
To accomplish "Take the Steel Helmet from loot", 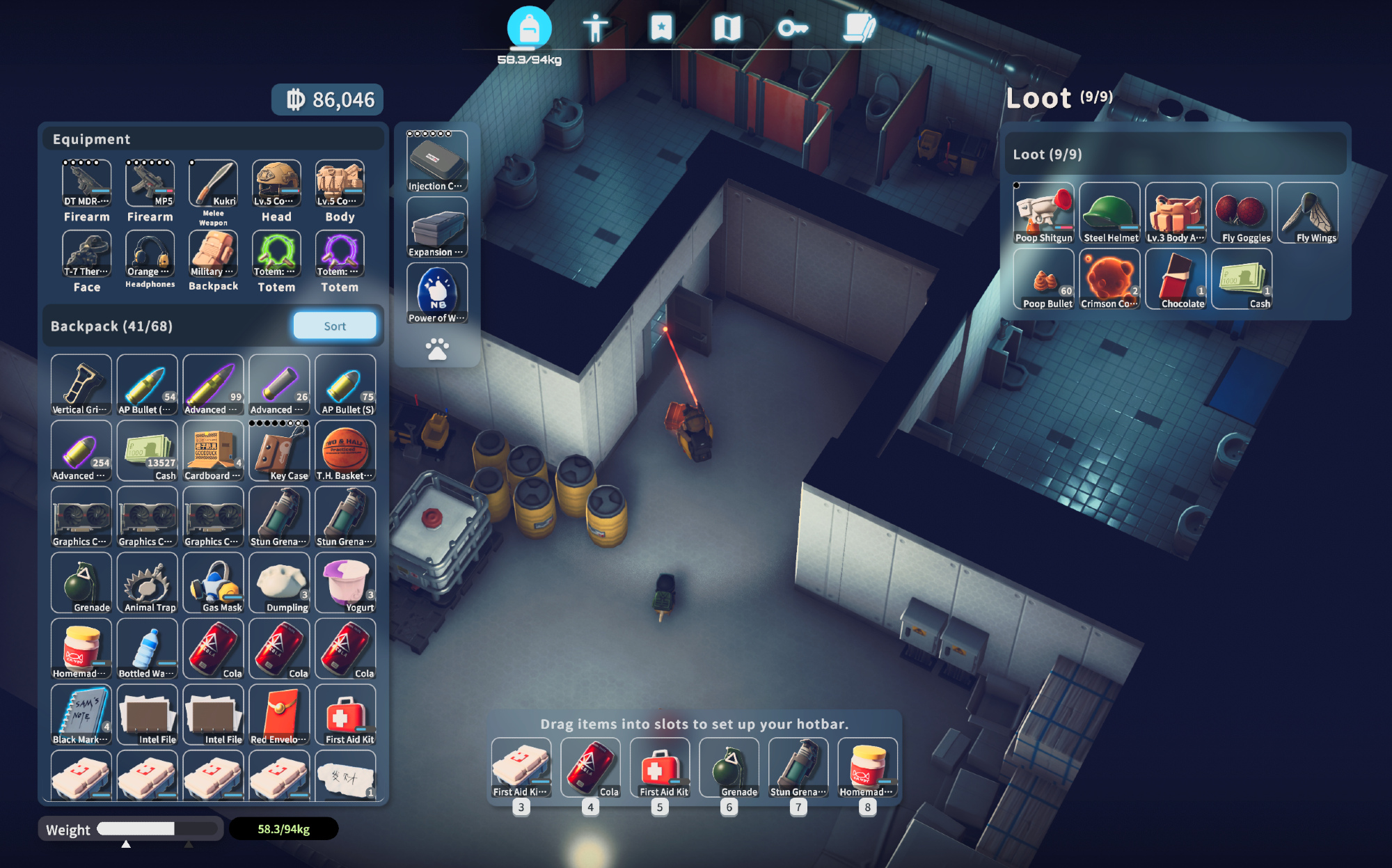I will (1109, 212).
